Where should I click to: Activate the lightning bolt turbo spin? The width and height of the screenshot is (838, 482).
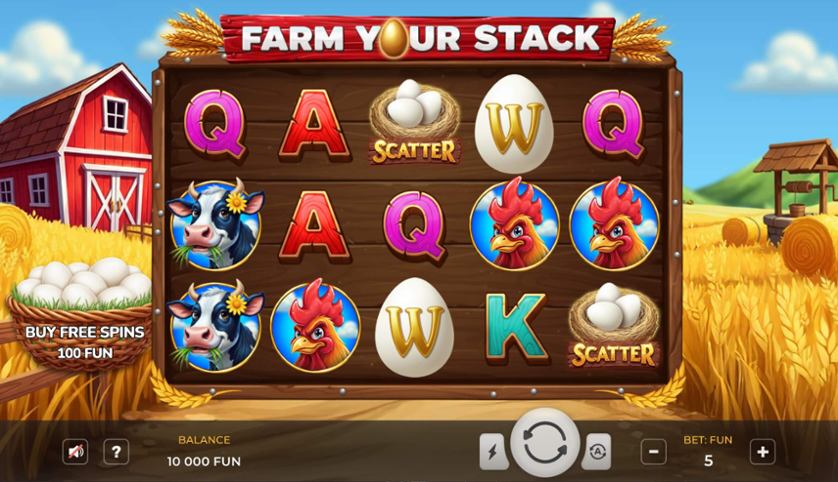(493, 451)
